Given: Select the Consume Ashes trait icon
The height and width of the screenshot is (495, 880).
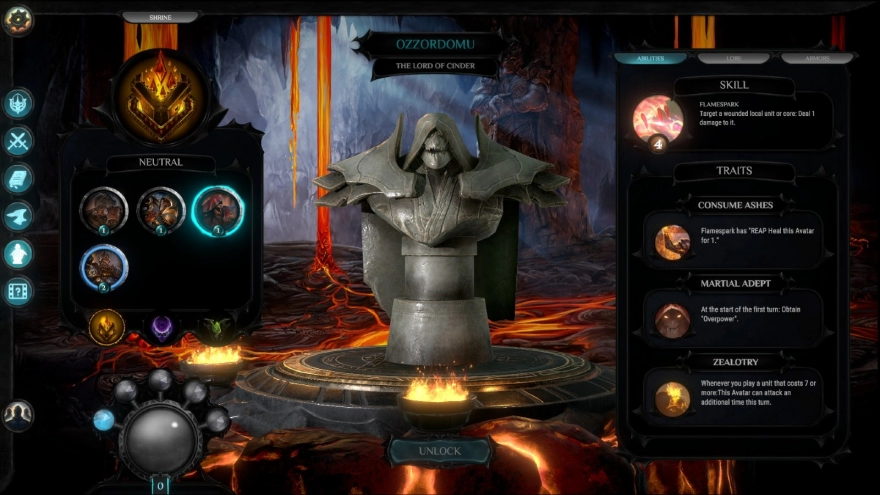Looking at the screenshot, I should 672,241.
